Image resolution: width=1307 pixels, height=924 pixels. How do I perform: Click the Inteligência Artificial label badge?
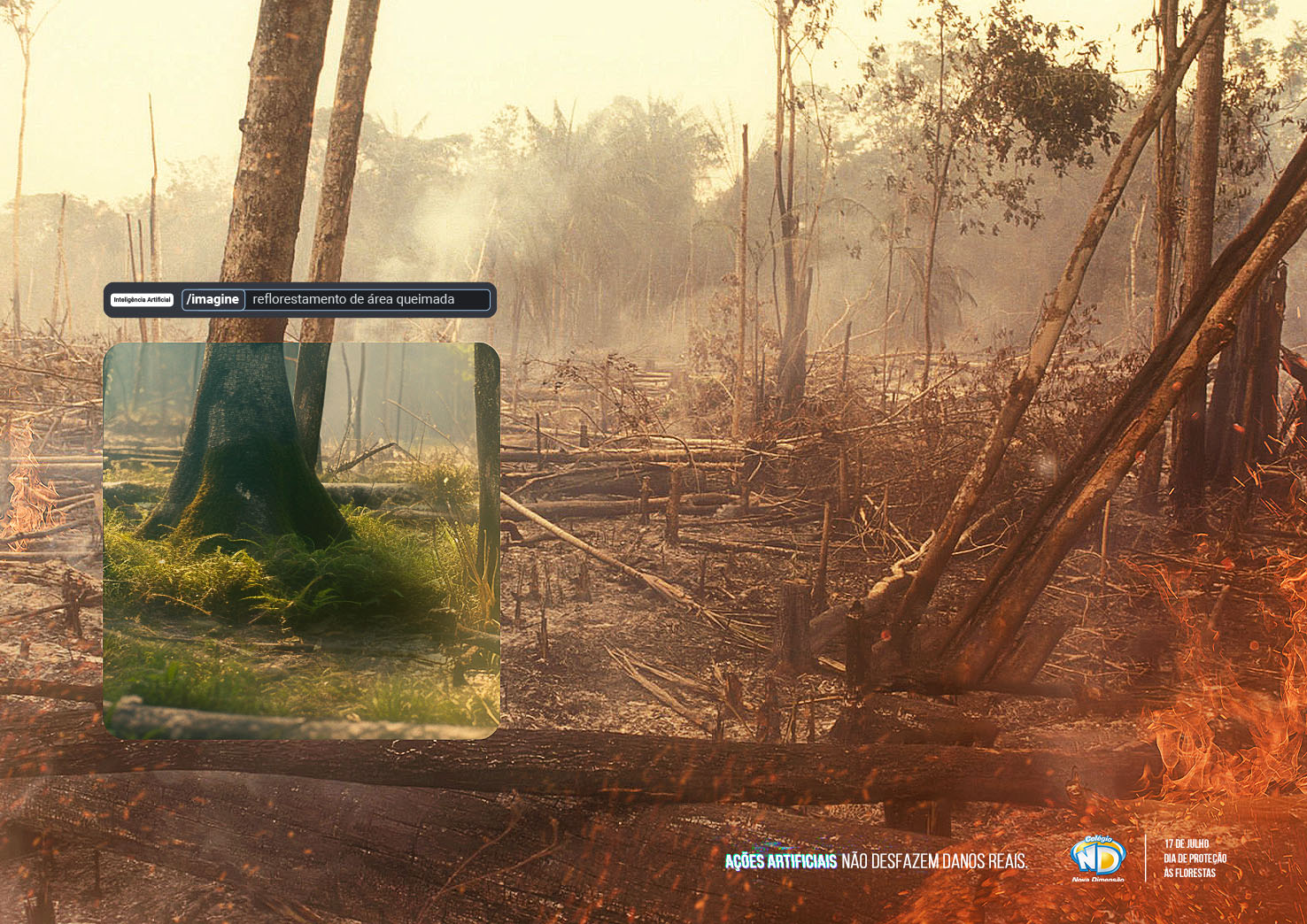[x=142, y=300]
